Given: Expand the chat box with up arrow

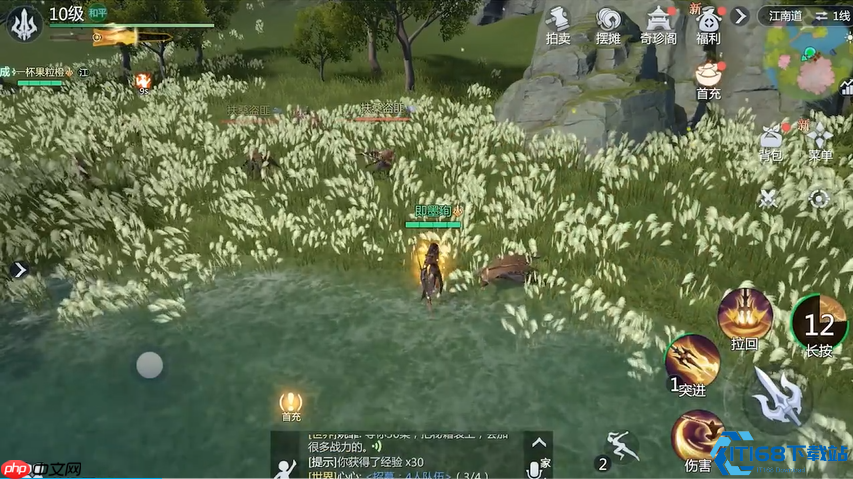Looking at the screenshot, I should point(539,442).
